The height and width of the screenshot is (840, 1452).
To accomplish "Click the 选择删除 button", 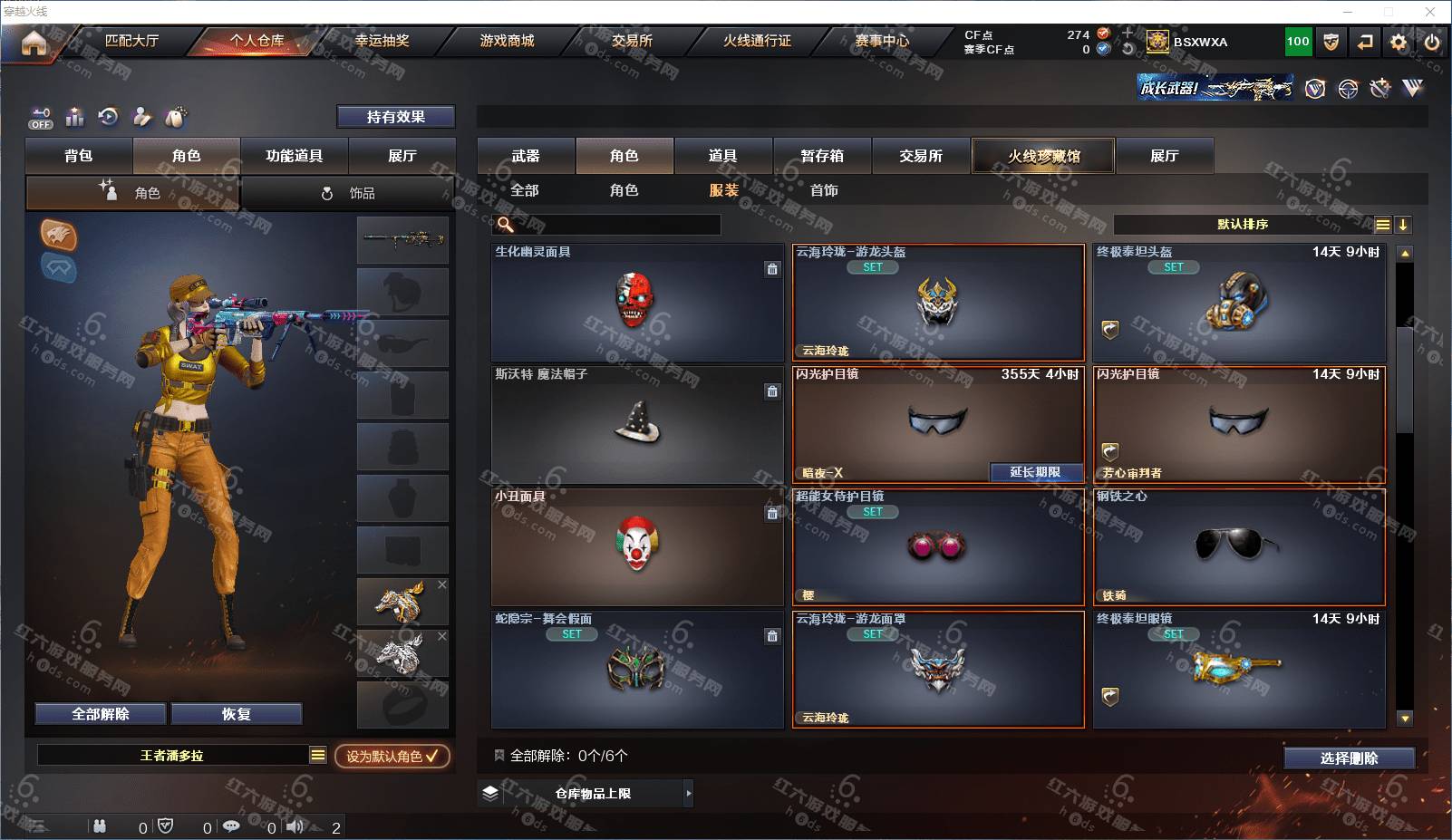I will click(x=1349, y=758).
